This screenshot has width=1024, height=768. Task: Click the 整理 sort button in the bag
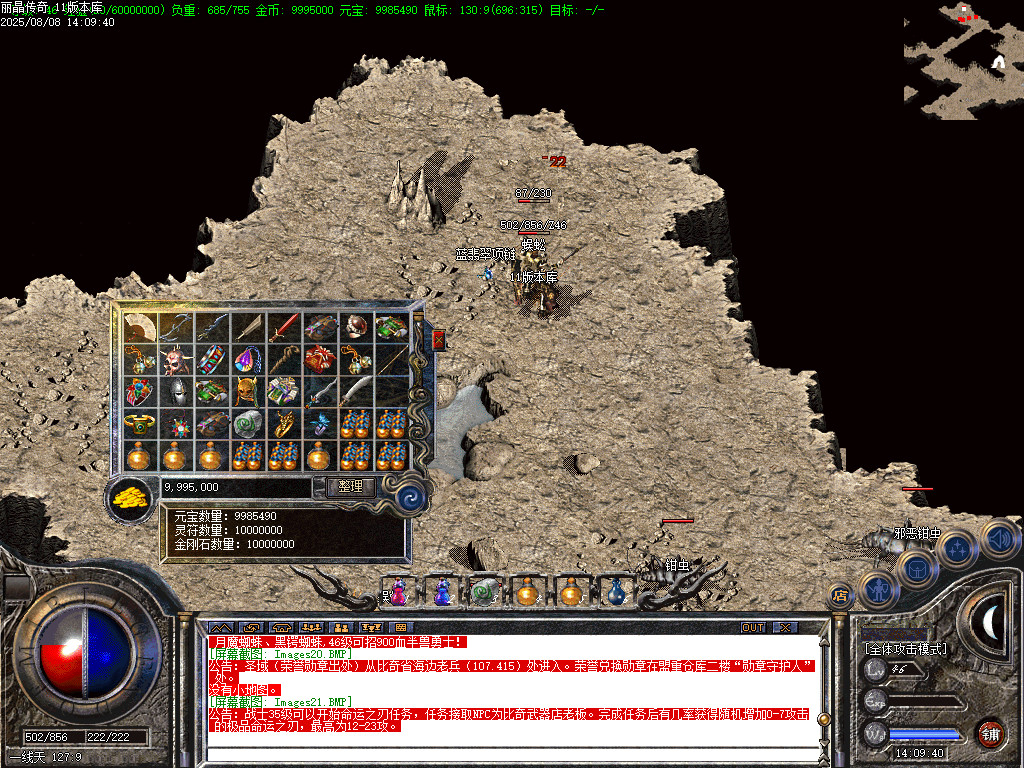(x=350, y=487)
